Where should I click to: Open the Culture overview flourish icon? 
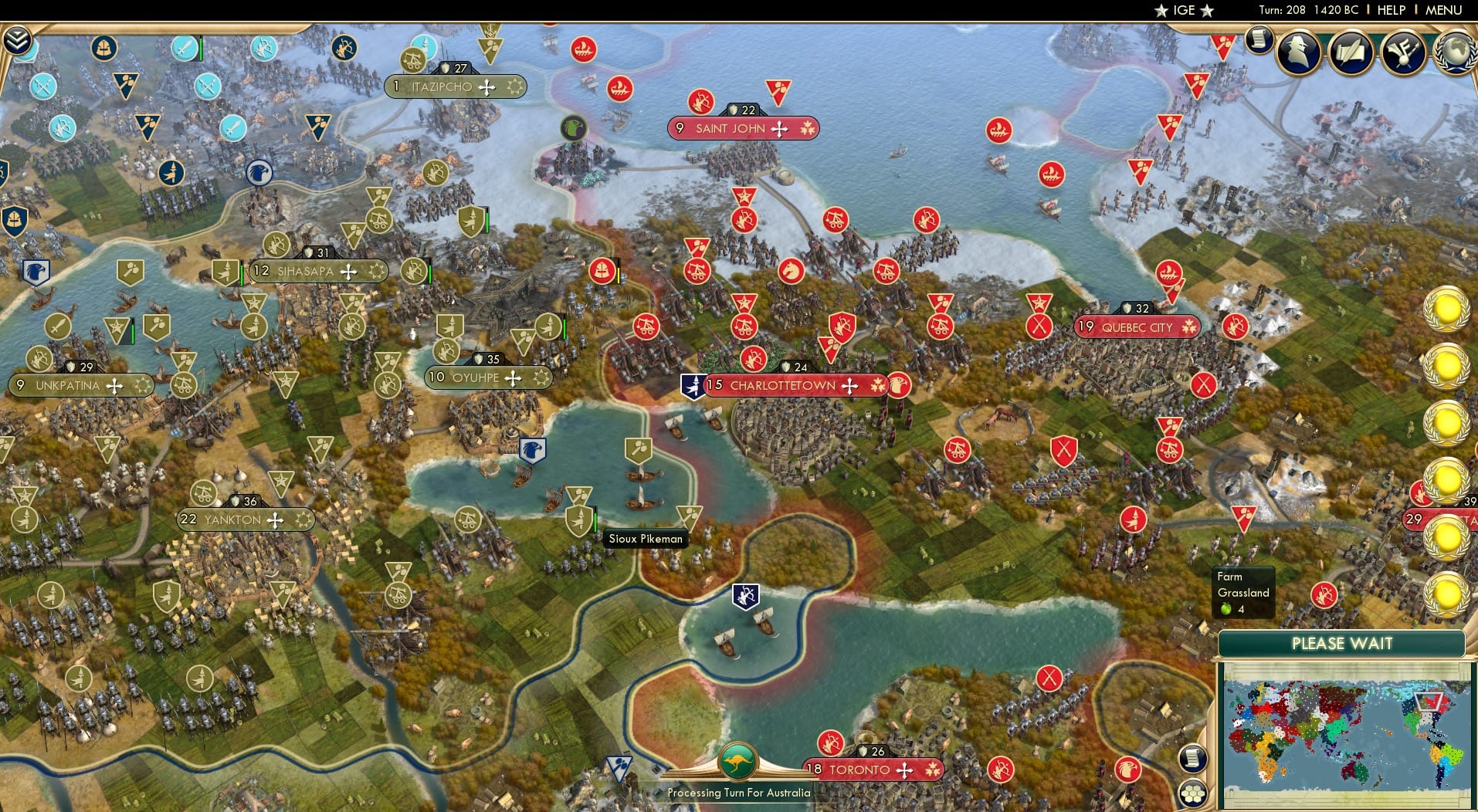pyautogui.click(x=1401, y=52)
